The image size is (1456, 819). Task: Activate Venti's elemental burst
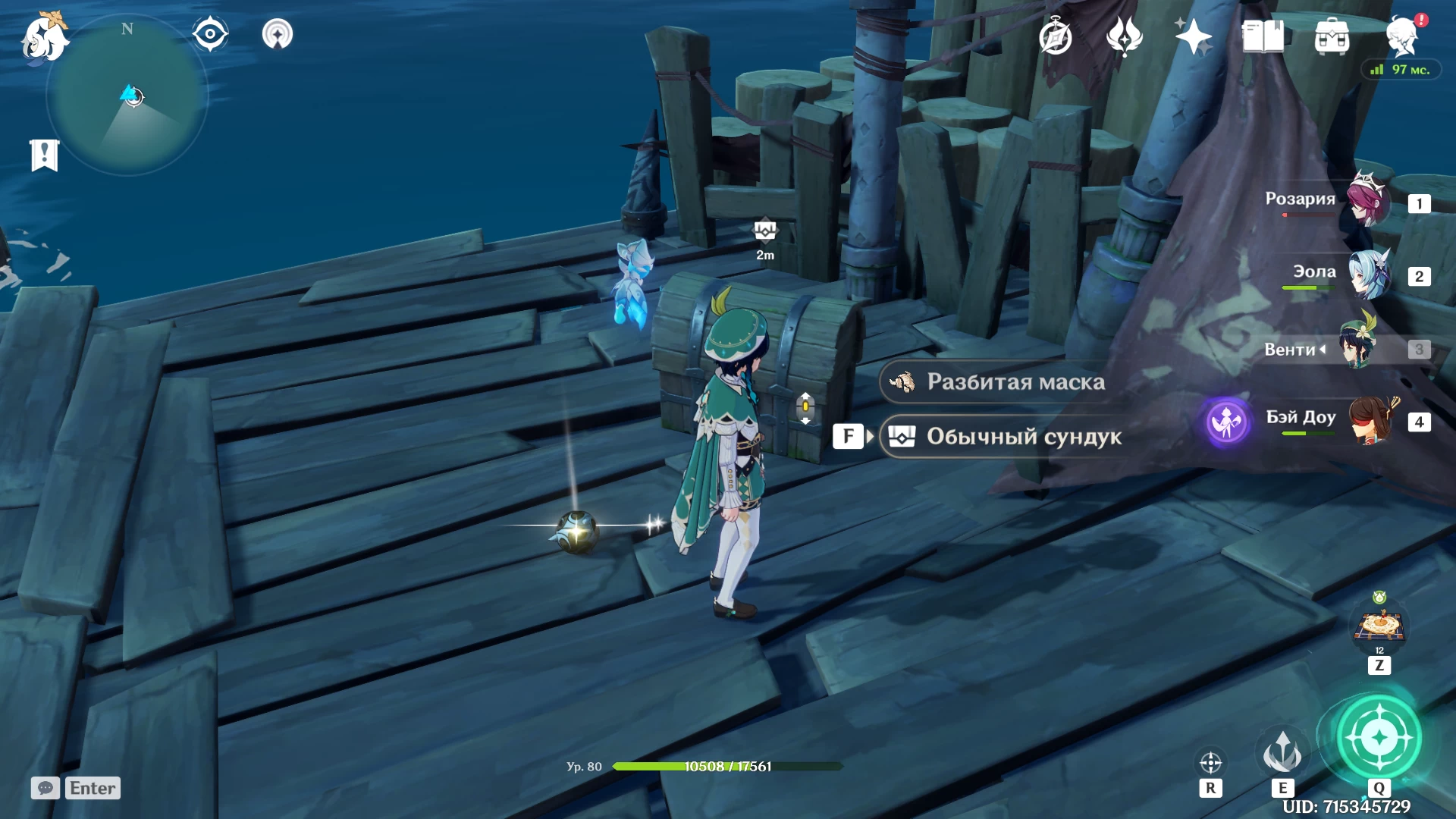click(1379, 737)
